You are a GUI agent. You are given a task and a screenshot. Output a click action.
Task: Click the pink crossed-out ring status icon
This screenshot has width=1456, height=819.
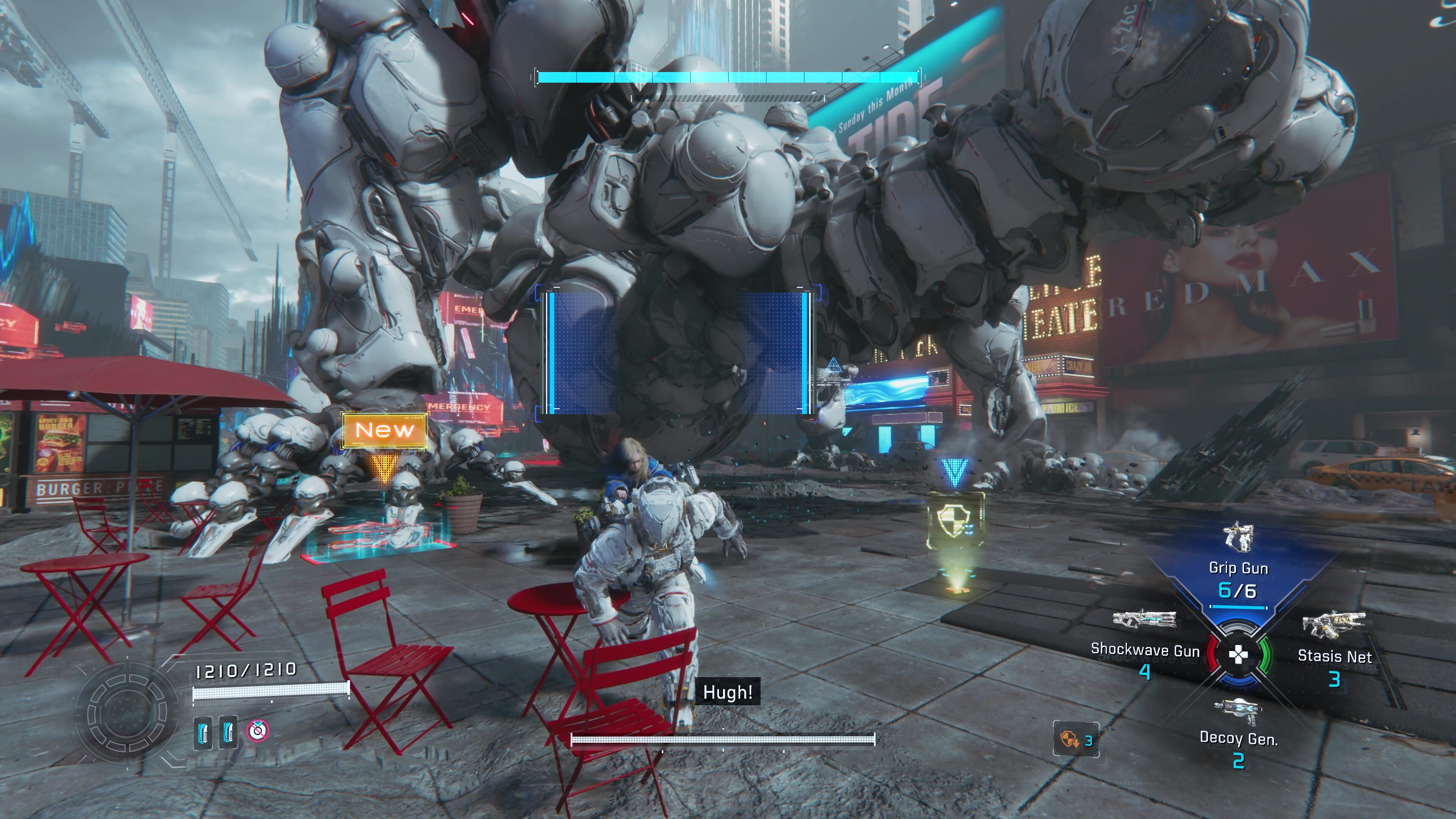[x=258, y=730]
